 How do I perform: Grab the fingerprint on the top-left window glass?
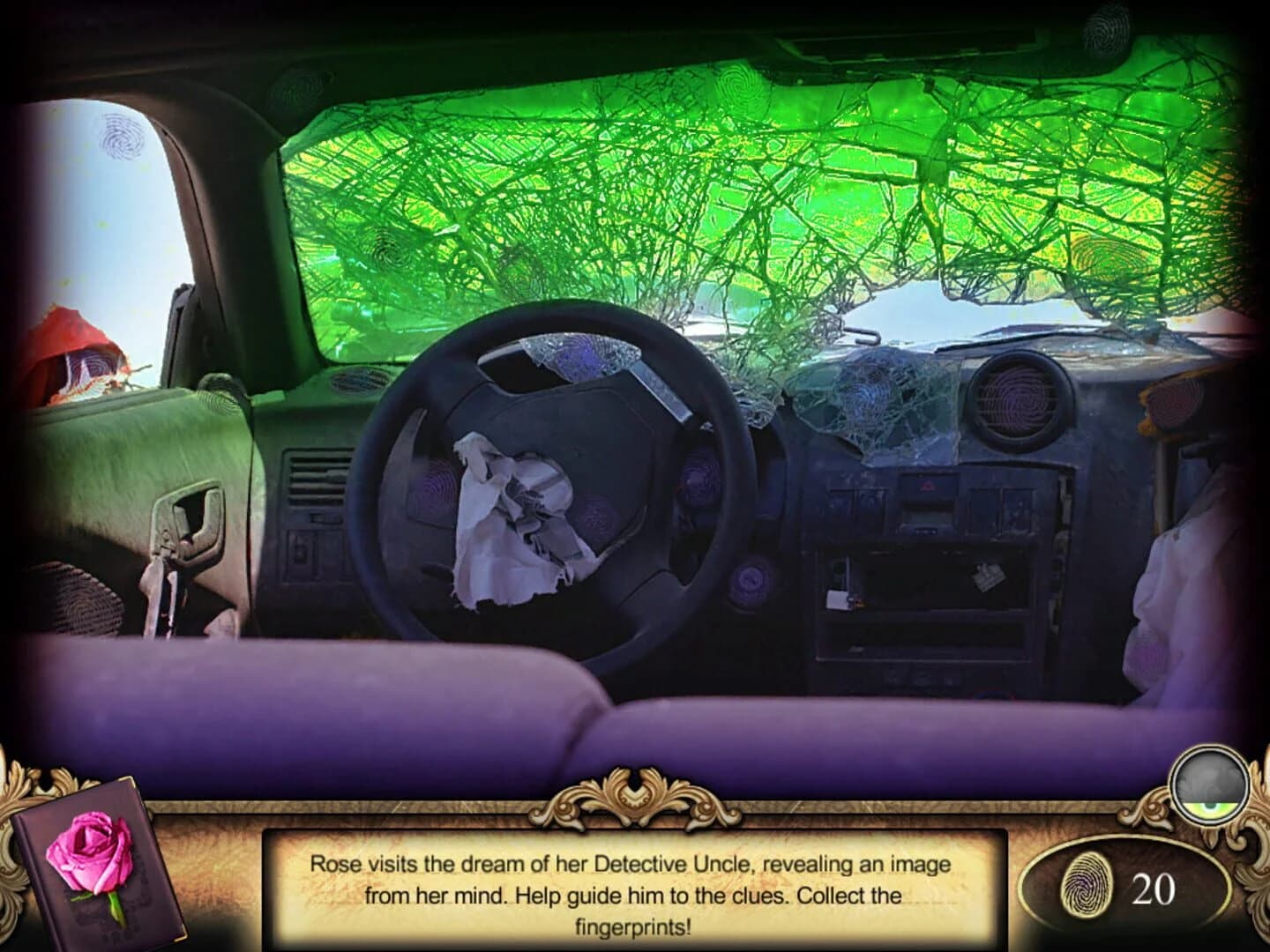121,138
